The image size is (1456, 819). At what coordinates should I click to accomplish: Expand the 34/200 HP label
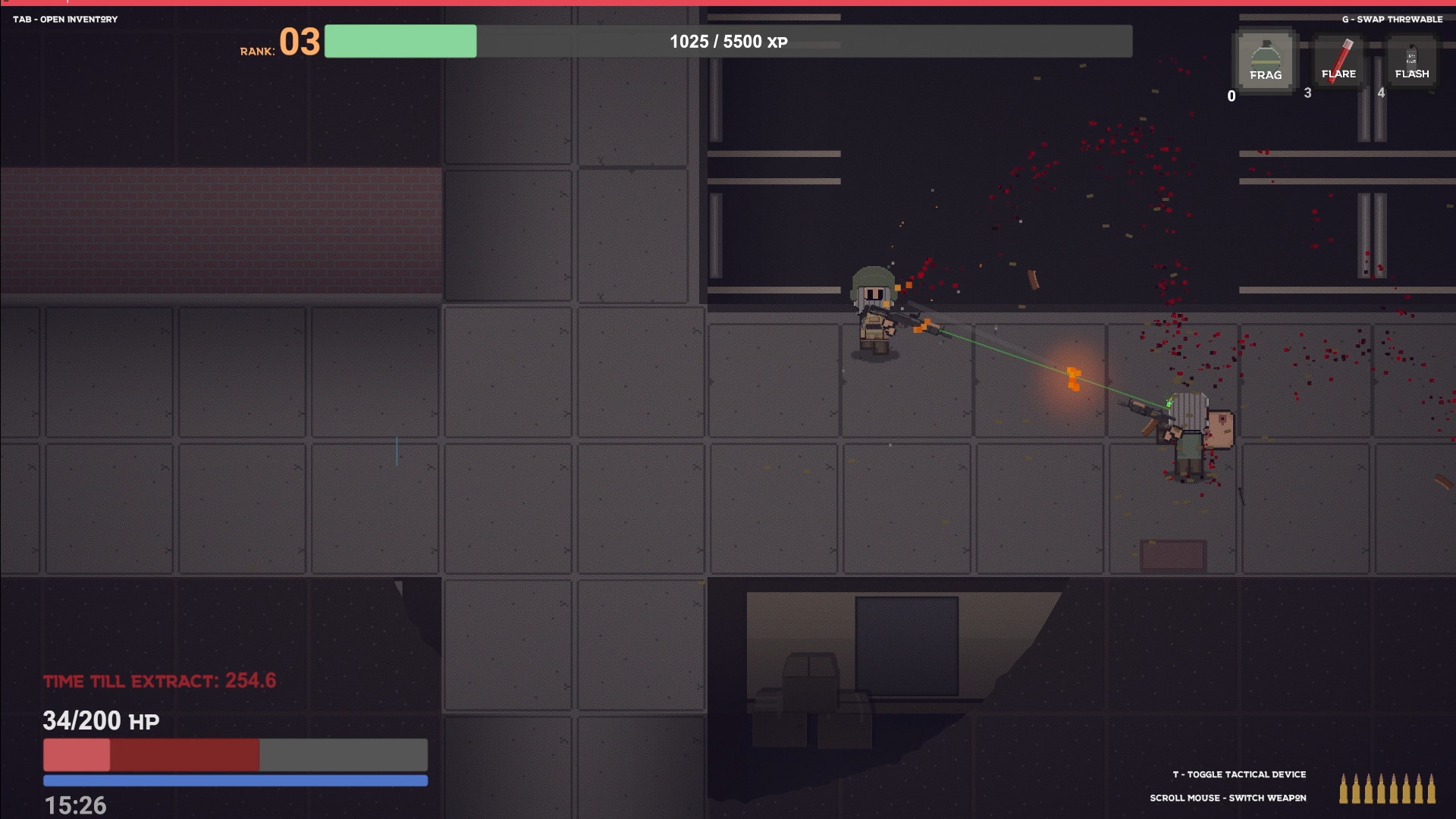(x=100, y=720)
